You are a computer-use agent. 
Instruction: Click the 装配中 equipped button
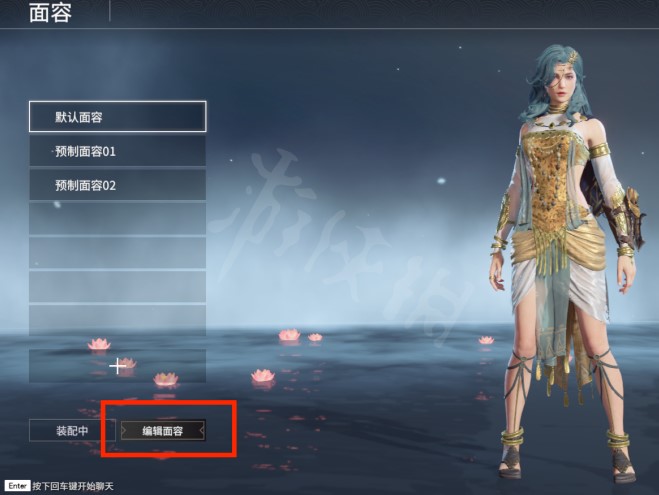point(73,431)
